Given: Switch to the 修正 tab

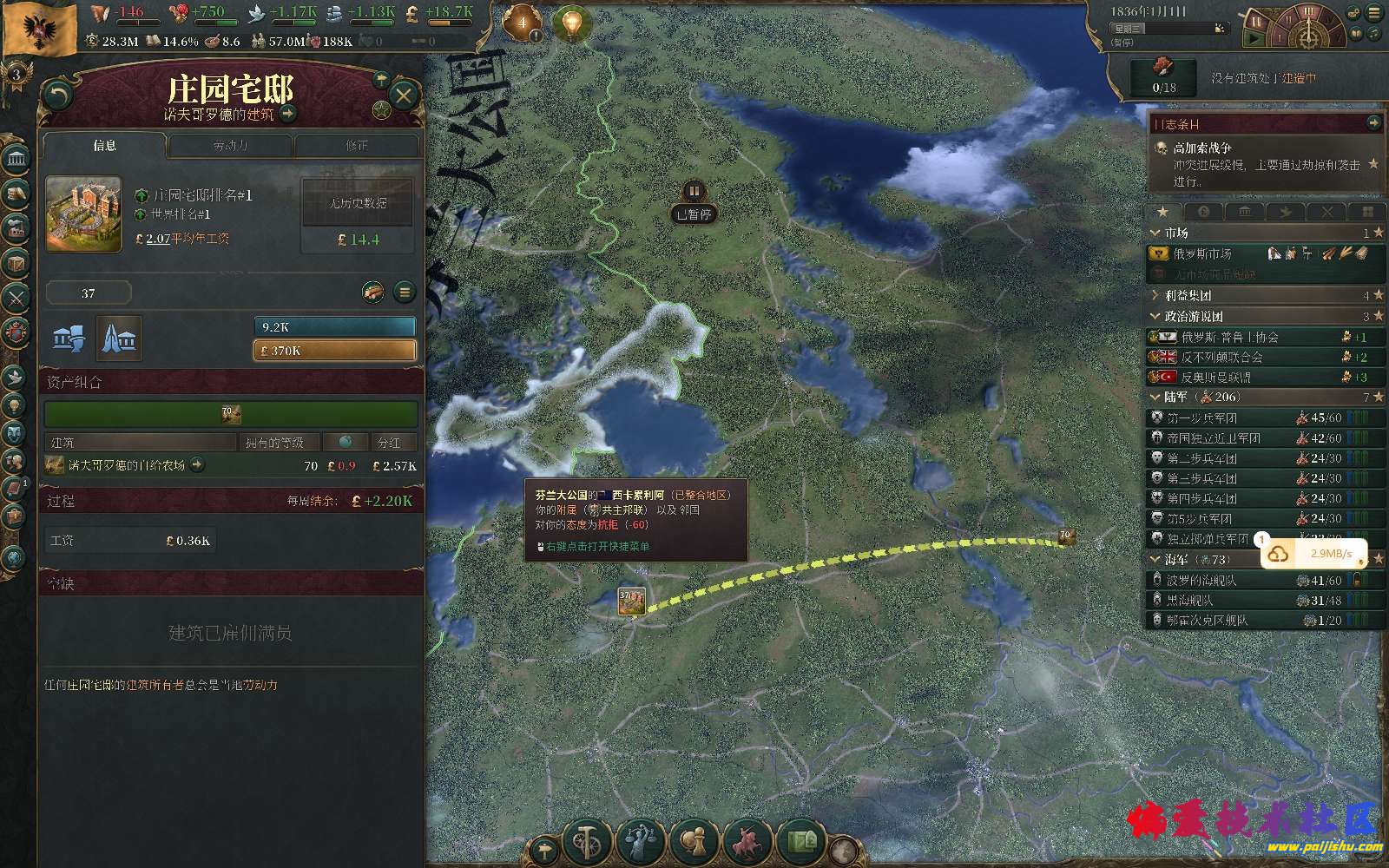Looking at the screenshot, I should pyautogui.click(x=357, y=146).
